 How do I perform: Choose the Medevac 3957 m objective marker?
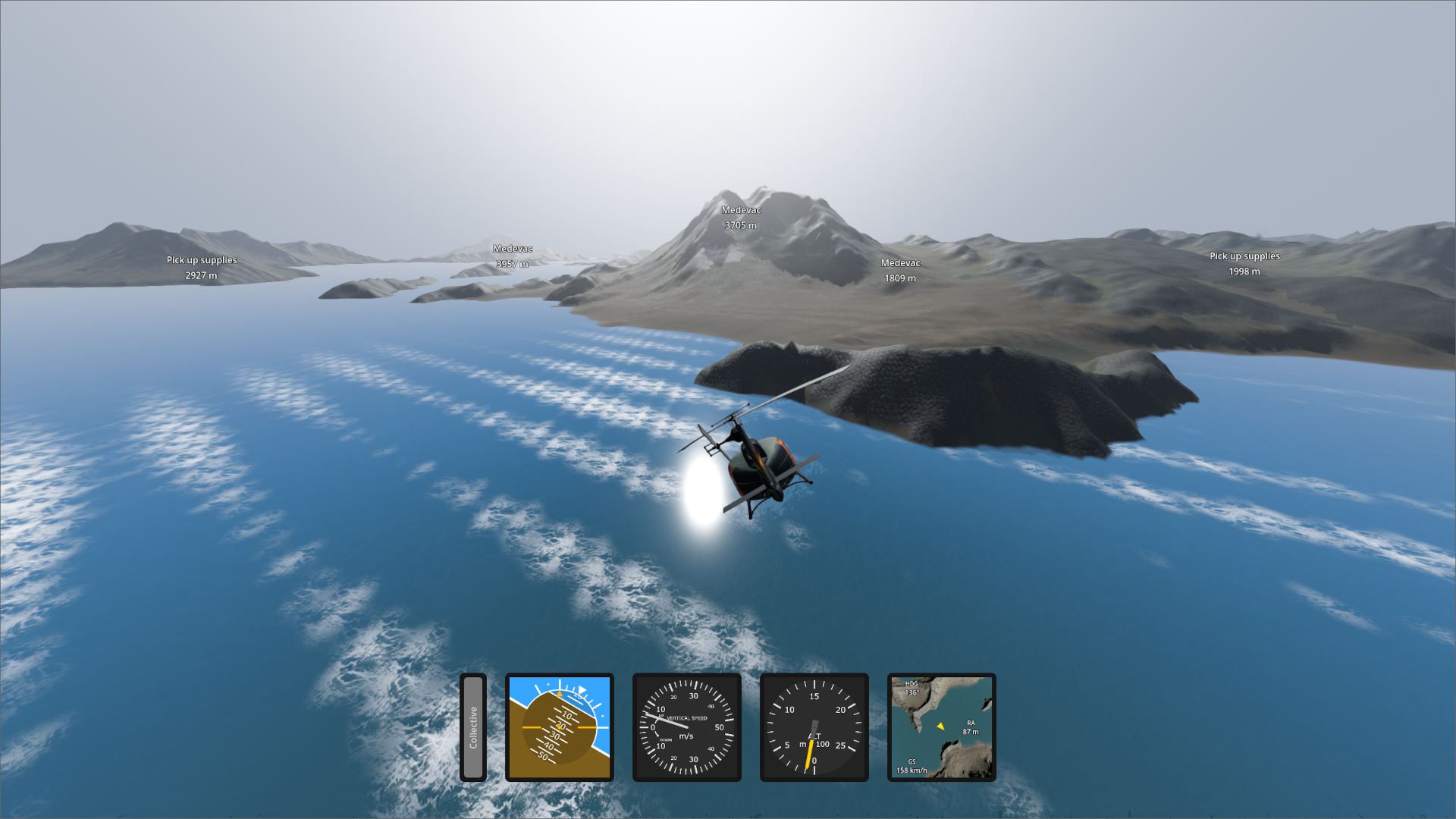point(513,256)
